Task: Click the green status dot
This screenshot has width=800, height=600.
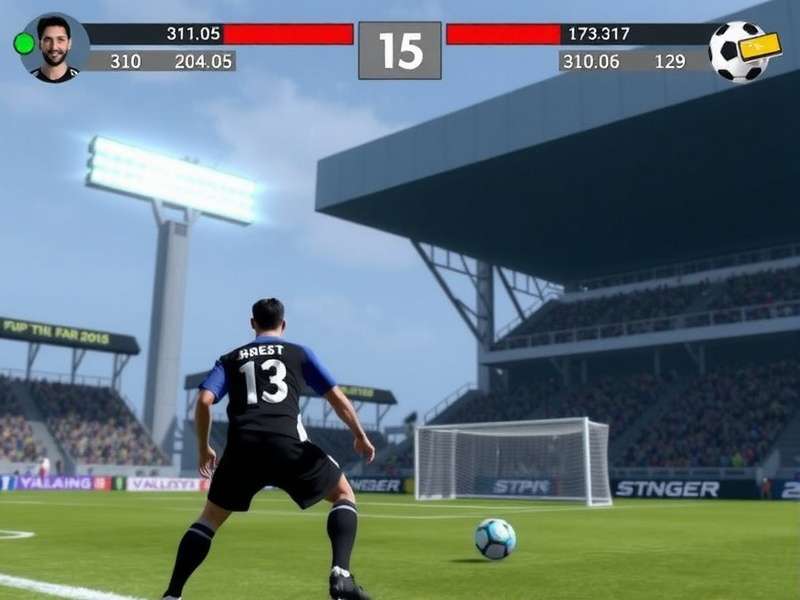Action: pos(23,43)
